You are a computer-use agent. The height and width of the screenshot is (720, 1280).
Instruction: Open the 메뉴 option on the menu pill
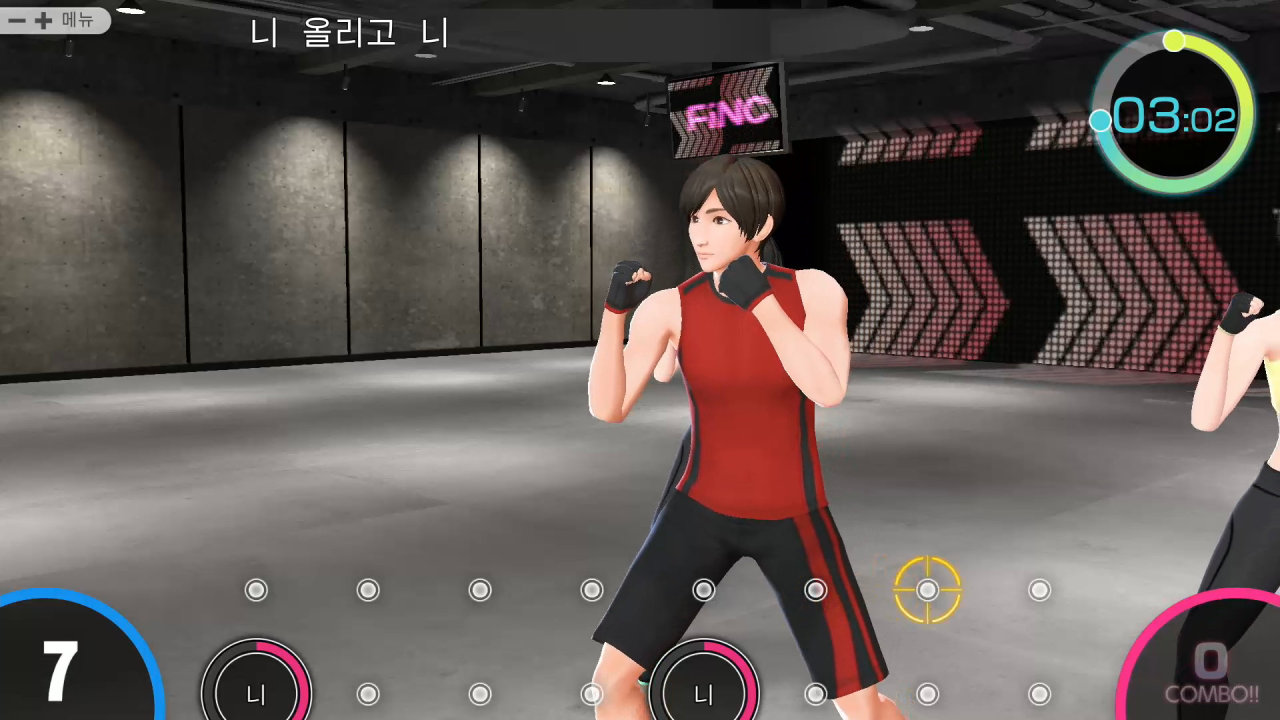pyautogui.click(x=80, y=21)
